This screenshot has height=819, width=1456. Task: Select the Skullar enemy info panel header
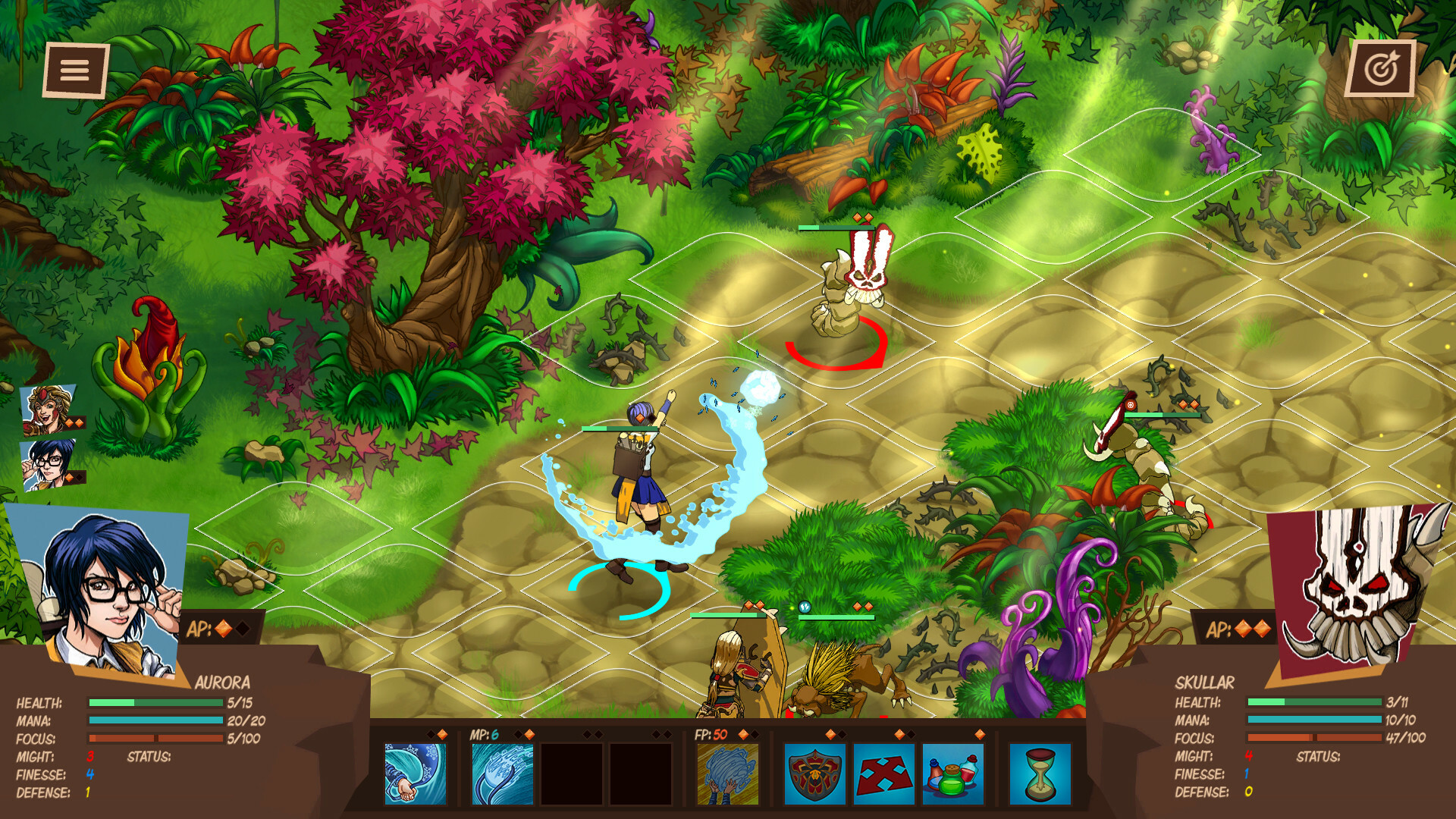pos(1206,683)
